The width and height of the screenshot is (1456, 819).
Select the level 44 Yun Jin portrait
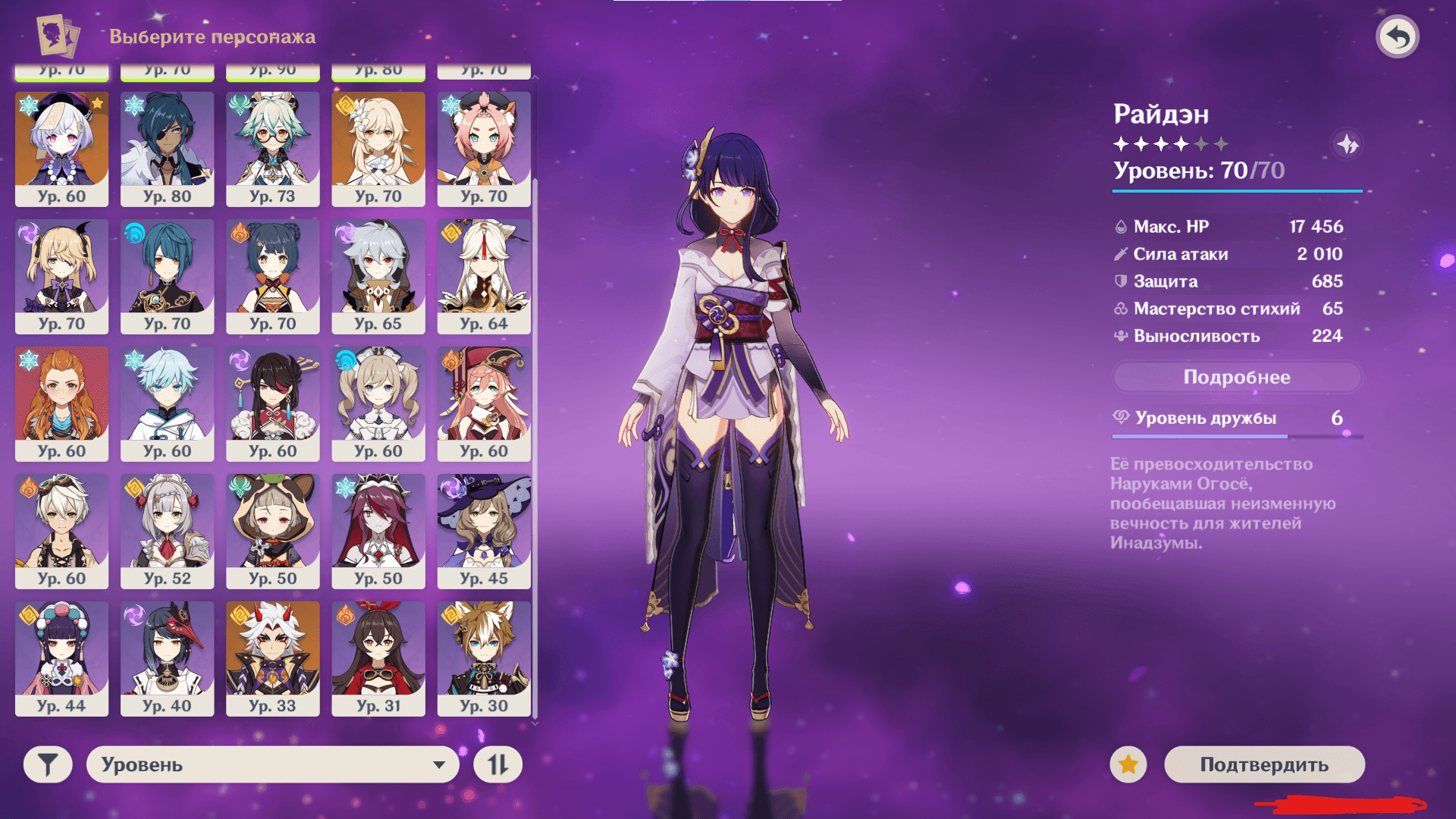[62, 658]
